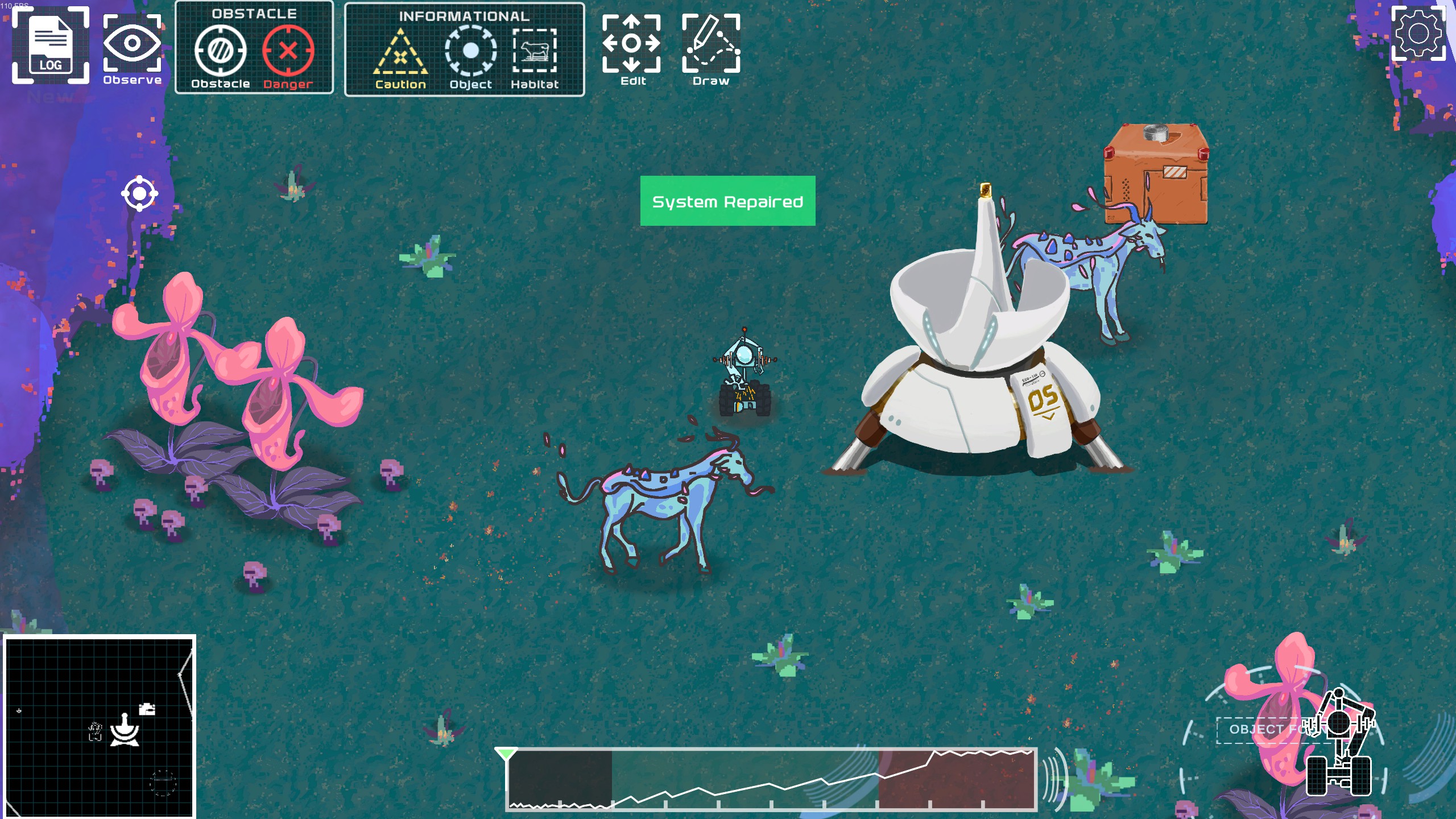Screen dimensions: 1456x819
Task: Activate the Observe eye tool
Action: click(x=132, y=50)
